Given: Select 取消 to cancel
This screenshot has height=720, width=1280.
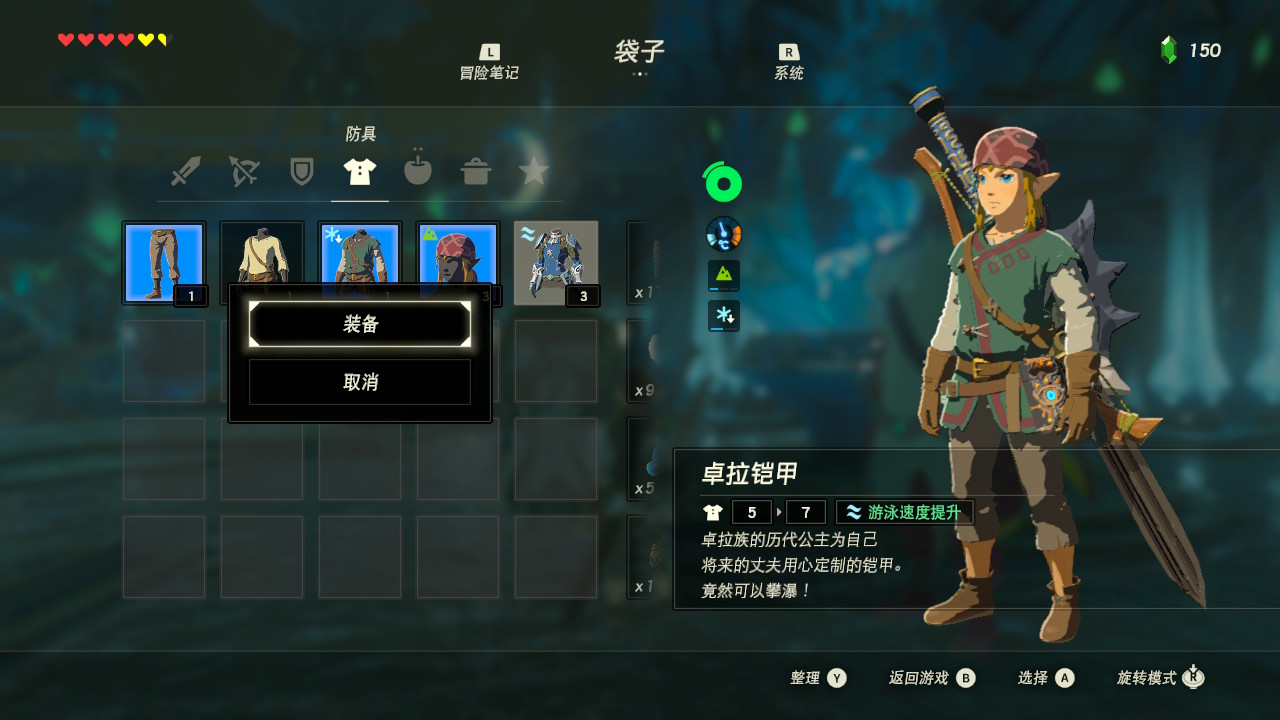Looking at the screenshot, I should [x=360, y=382].
